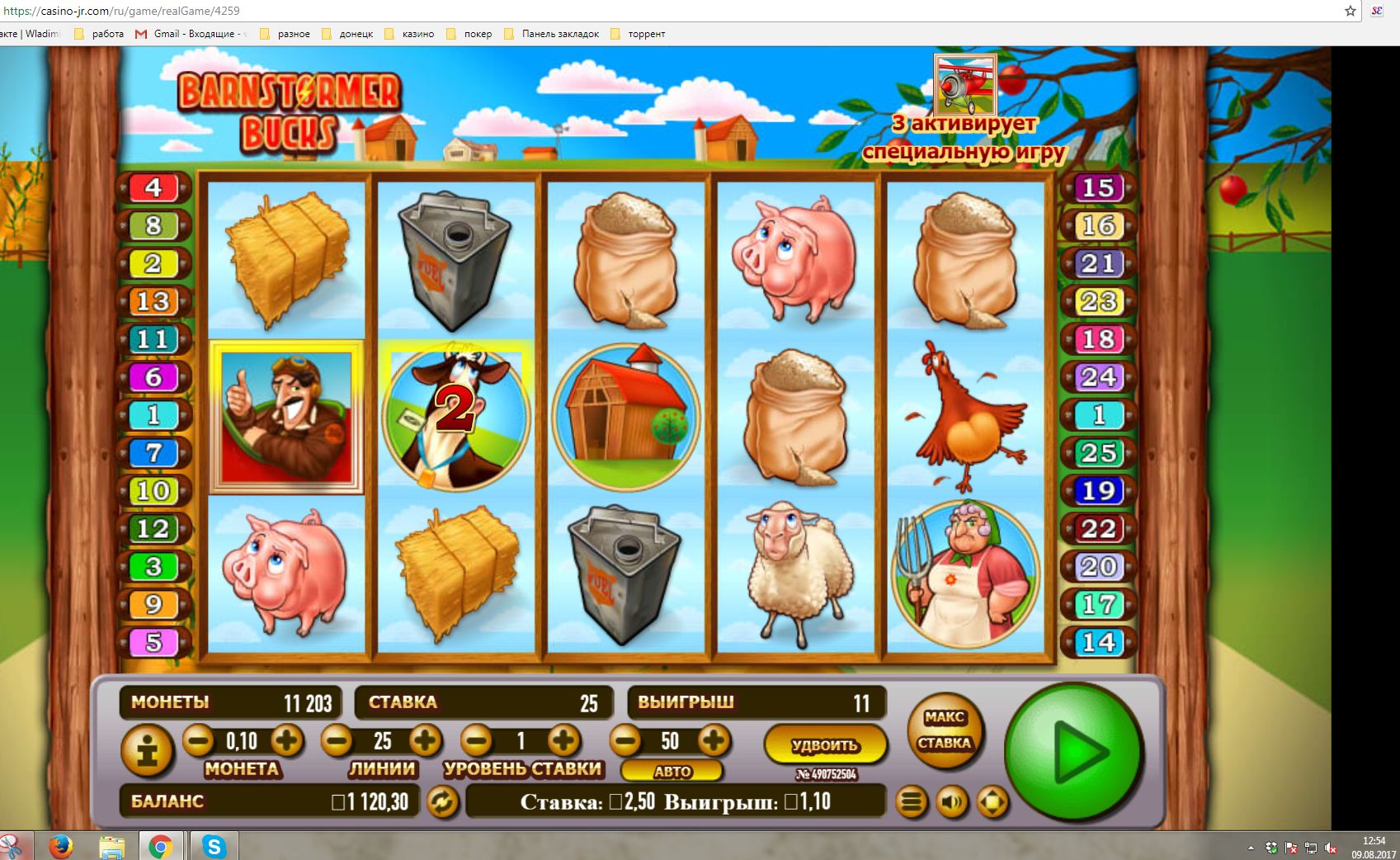The height and width of the screenshot is (860, 1400).
Task: Spin the reels with the green play button
Action: [x=1074, y=752]
